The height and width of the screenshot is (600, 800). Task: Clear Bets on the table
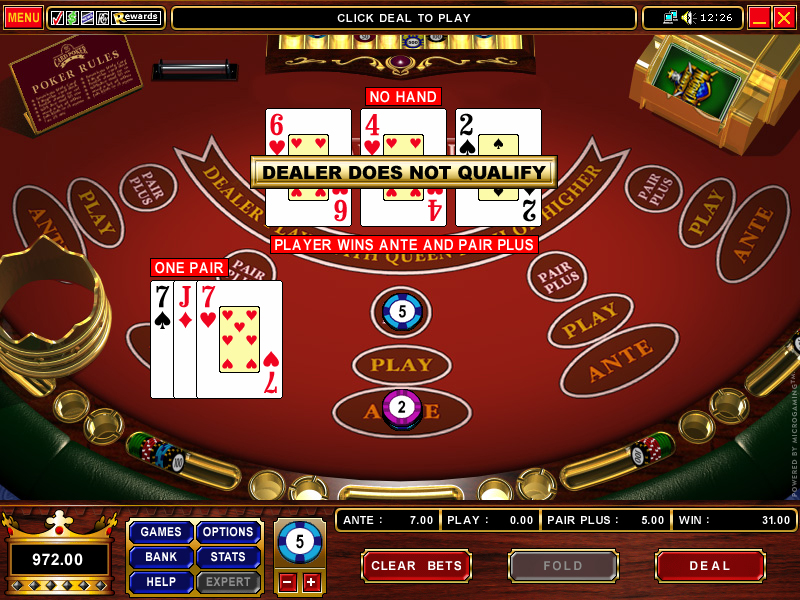(416, 566)
